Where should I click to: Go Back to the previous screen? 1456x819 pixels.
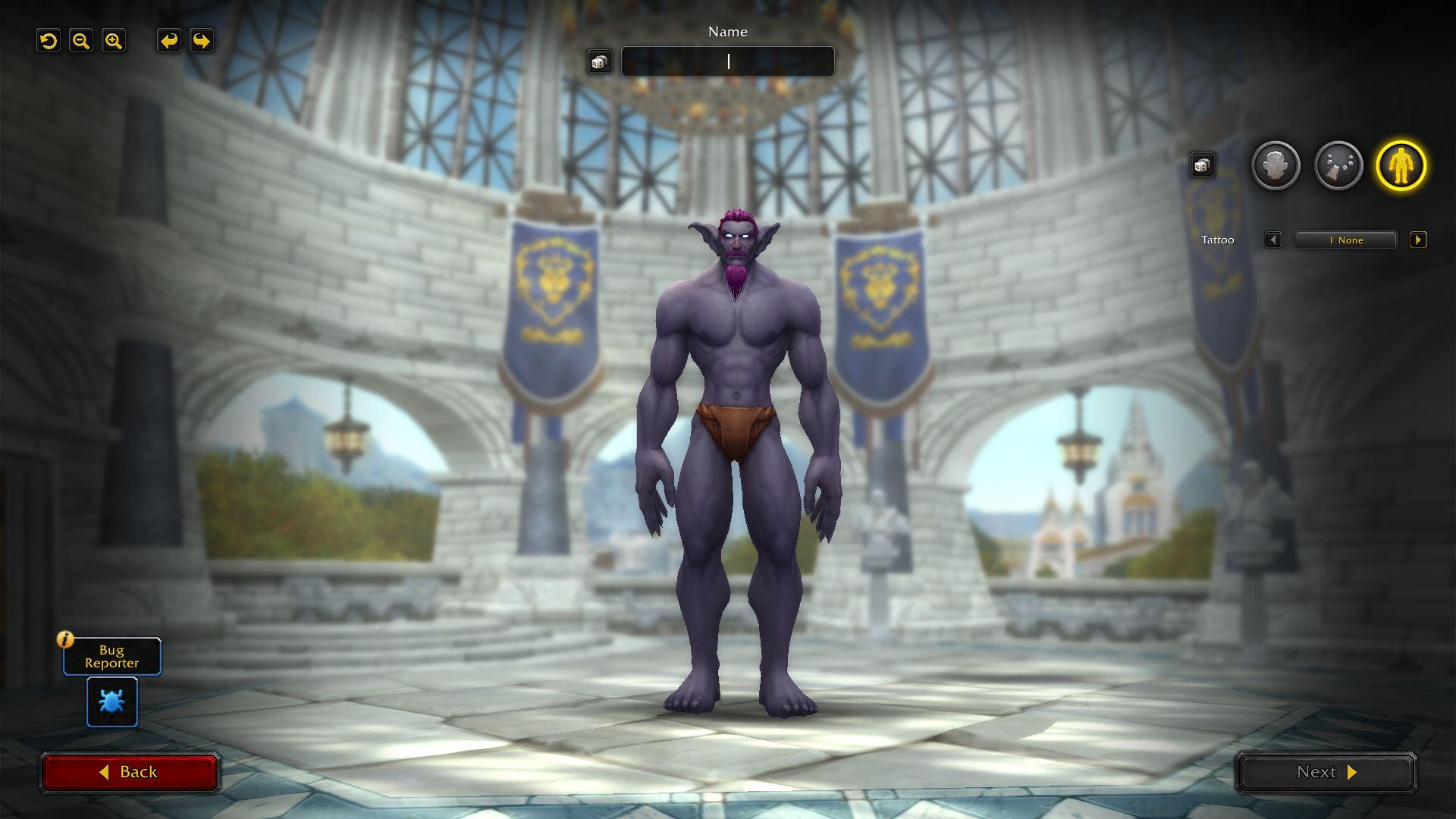130,772
